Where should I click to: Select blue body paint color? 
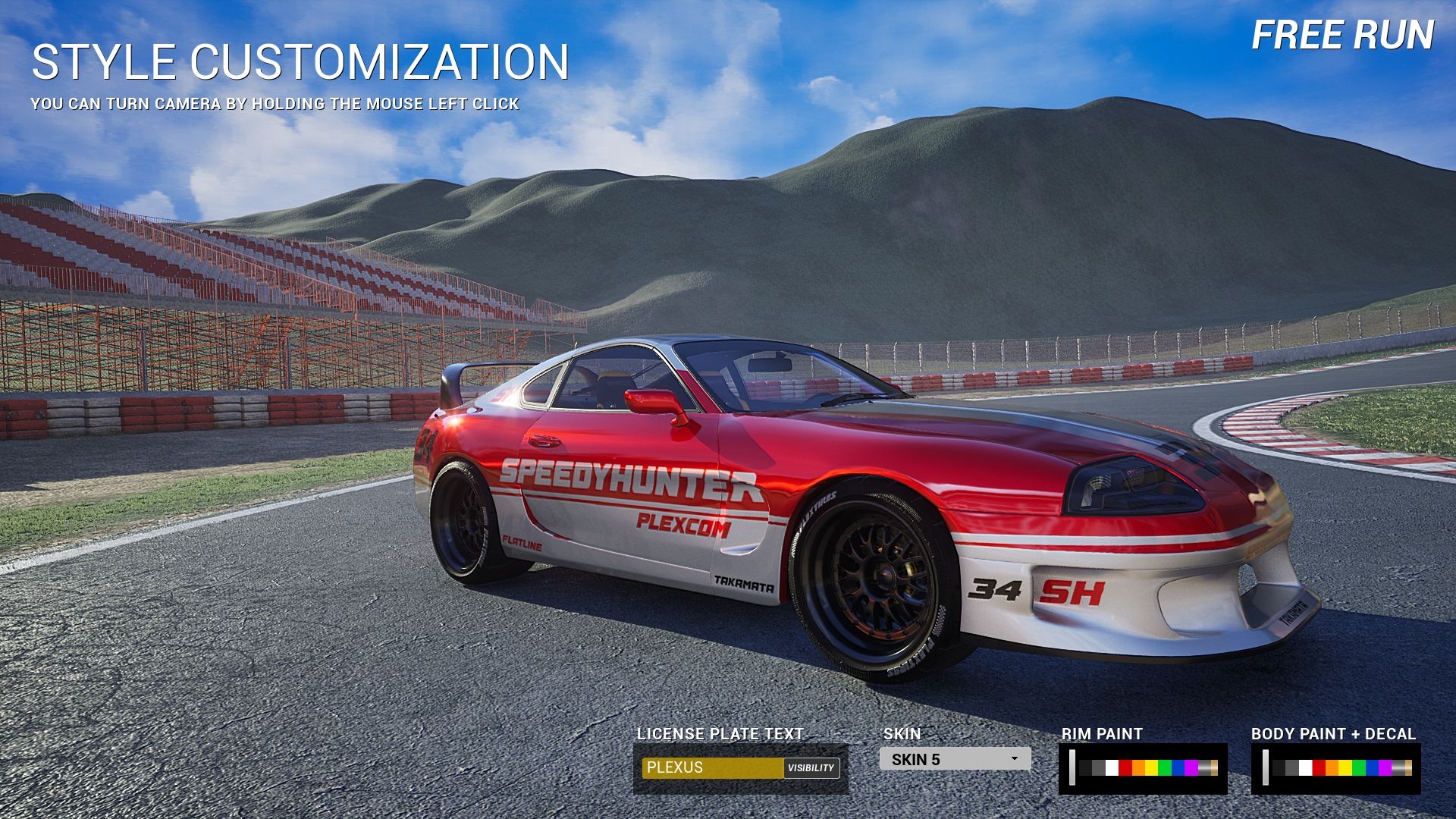(x=1372, y=768)
